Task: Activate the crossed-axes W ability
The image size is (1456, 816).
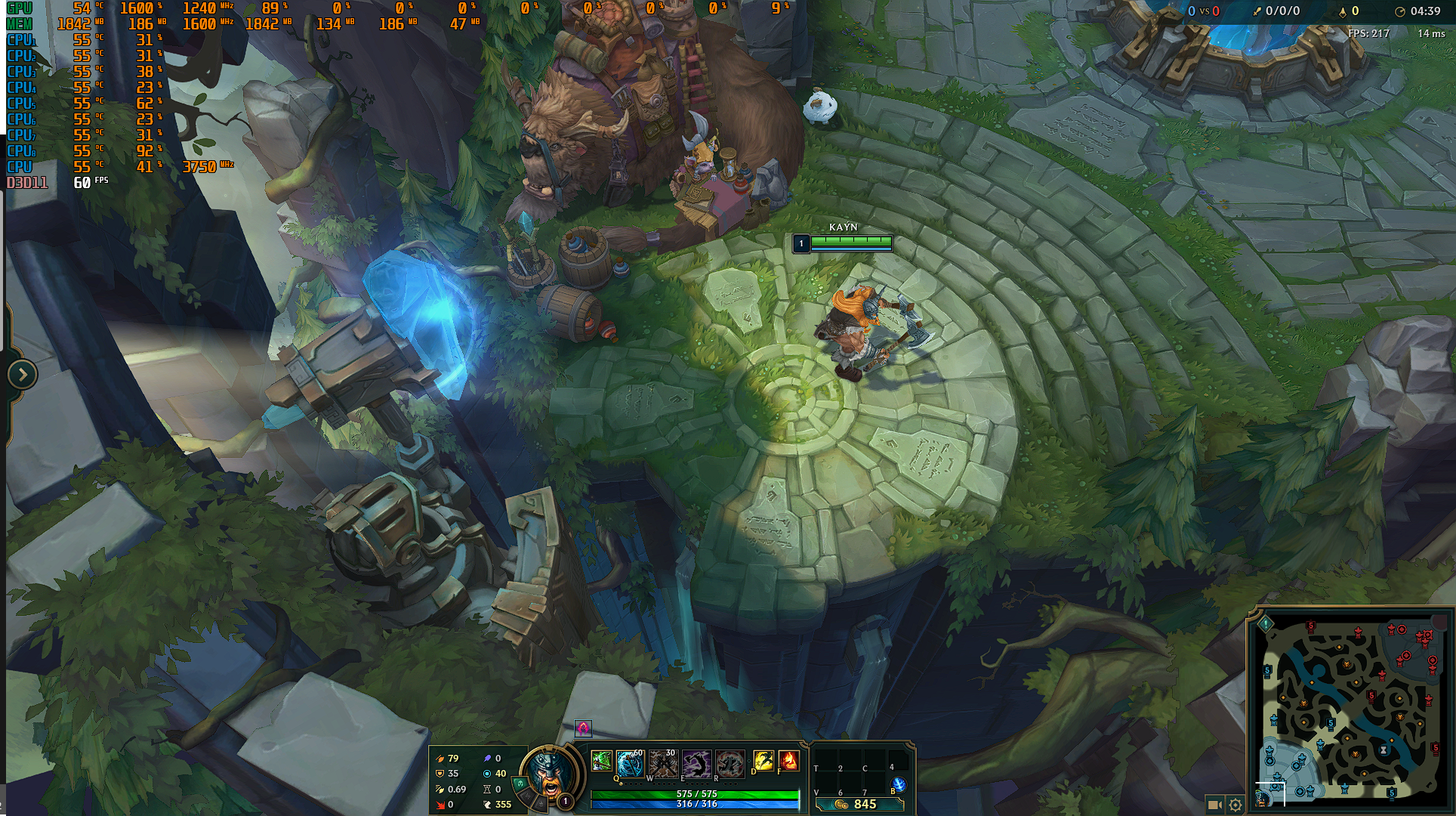Action: (x=663, y=764)
